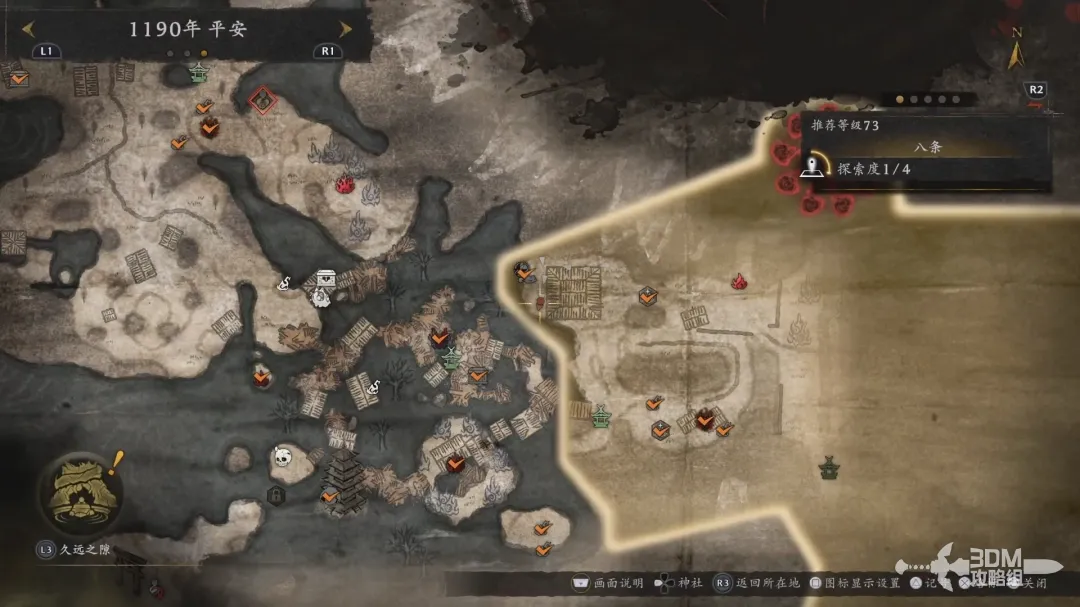
Task: Open the 久远之隙 golden icon
Action: pos(81,493)
